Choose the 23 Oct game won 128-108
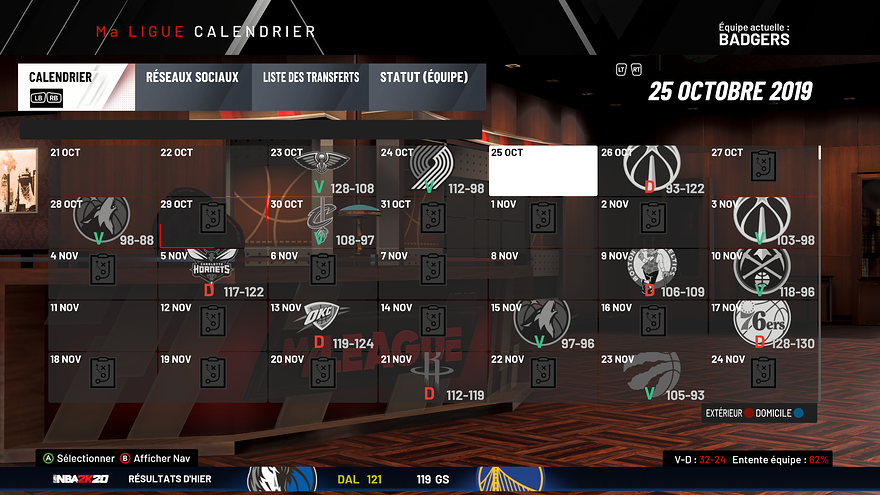880x495 pixels. pyautogui.click(x=323, y=170)
